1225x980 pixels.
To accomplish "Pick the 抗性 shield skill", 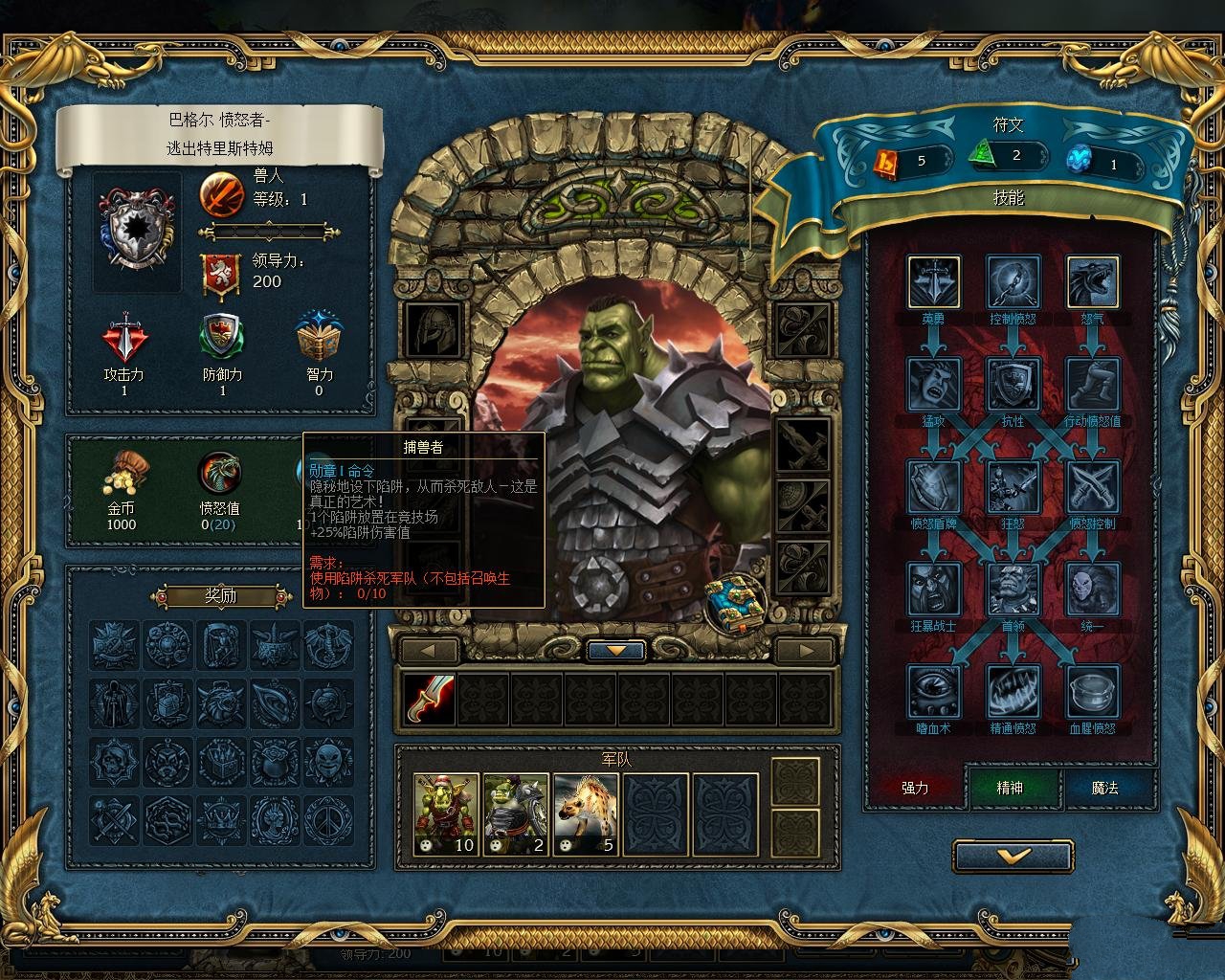I will [1013, 384].
